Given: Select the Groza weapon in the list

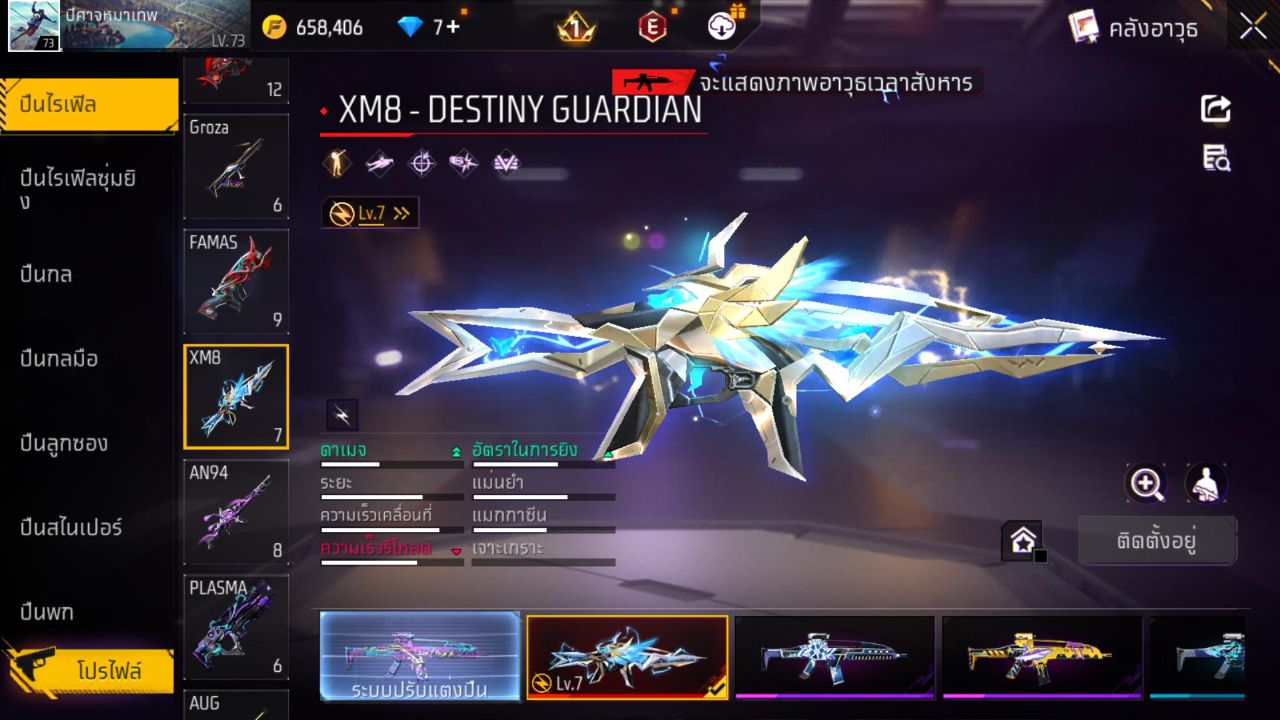Looking at the screenshot, I should (x=236, y=165).
